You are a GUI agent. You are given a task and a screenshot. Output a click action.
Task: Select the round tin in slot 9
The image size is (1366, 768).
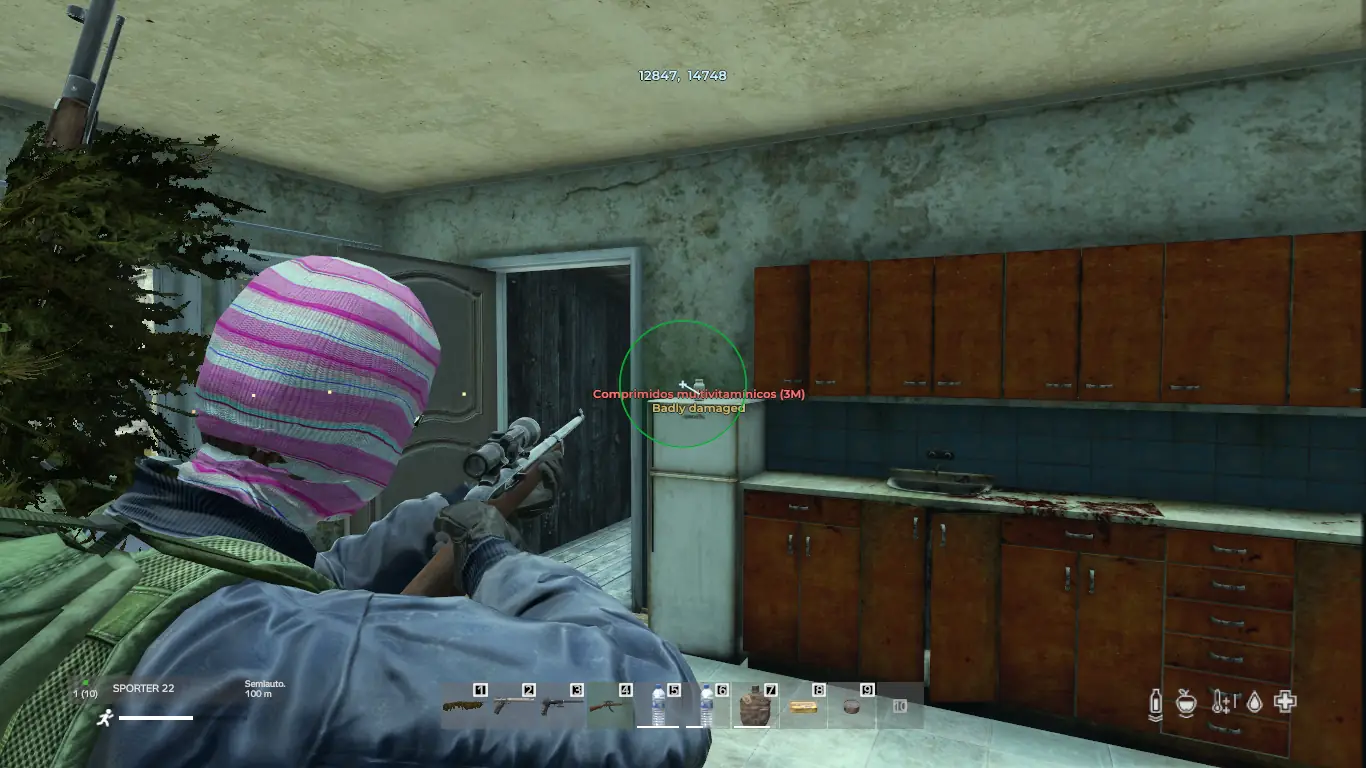pyautogui.click(x=852, y=706)
